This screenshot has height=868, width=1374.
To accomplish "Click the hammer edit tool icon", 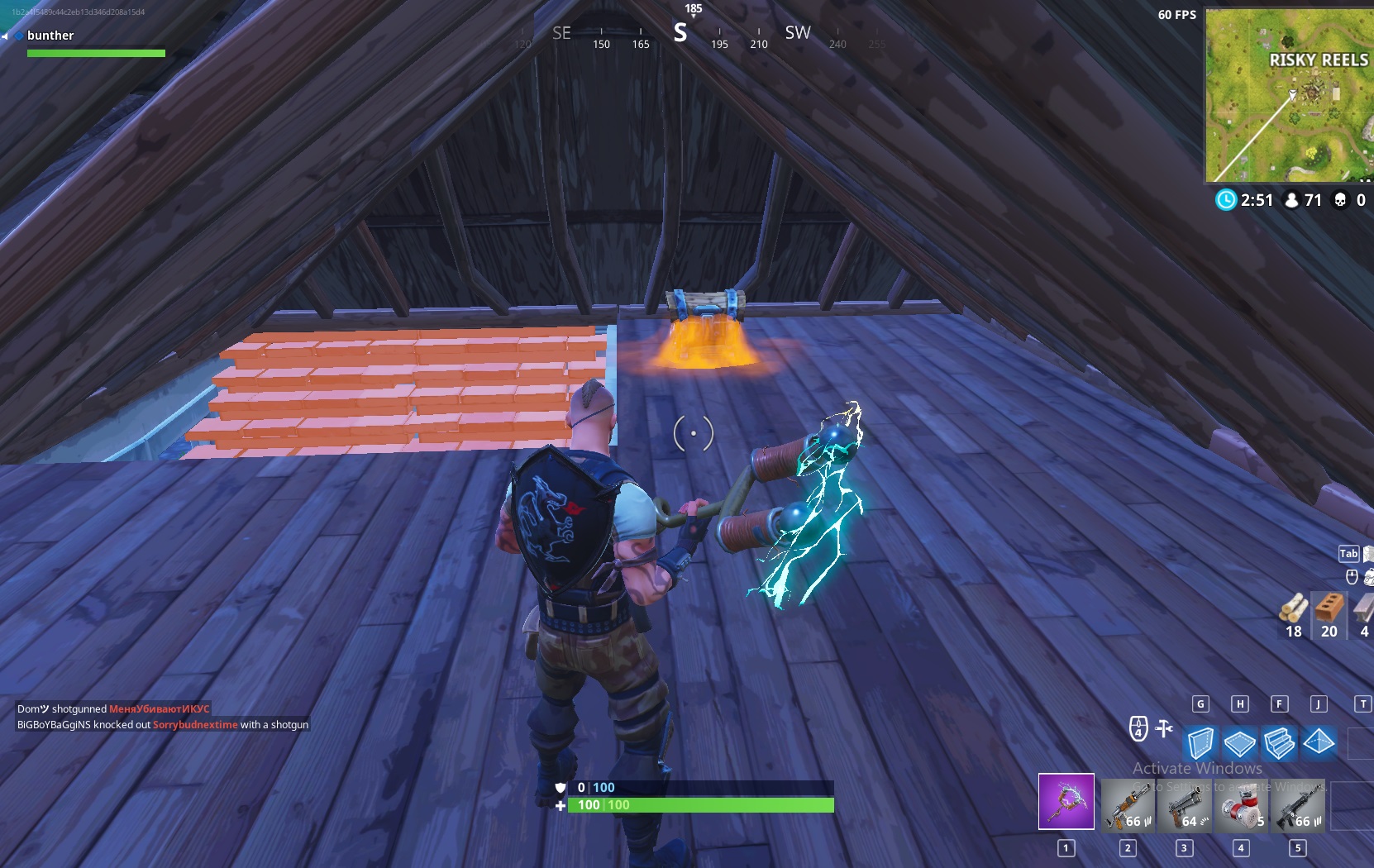I will 1166,727.
